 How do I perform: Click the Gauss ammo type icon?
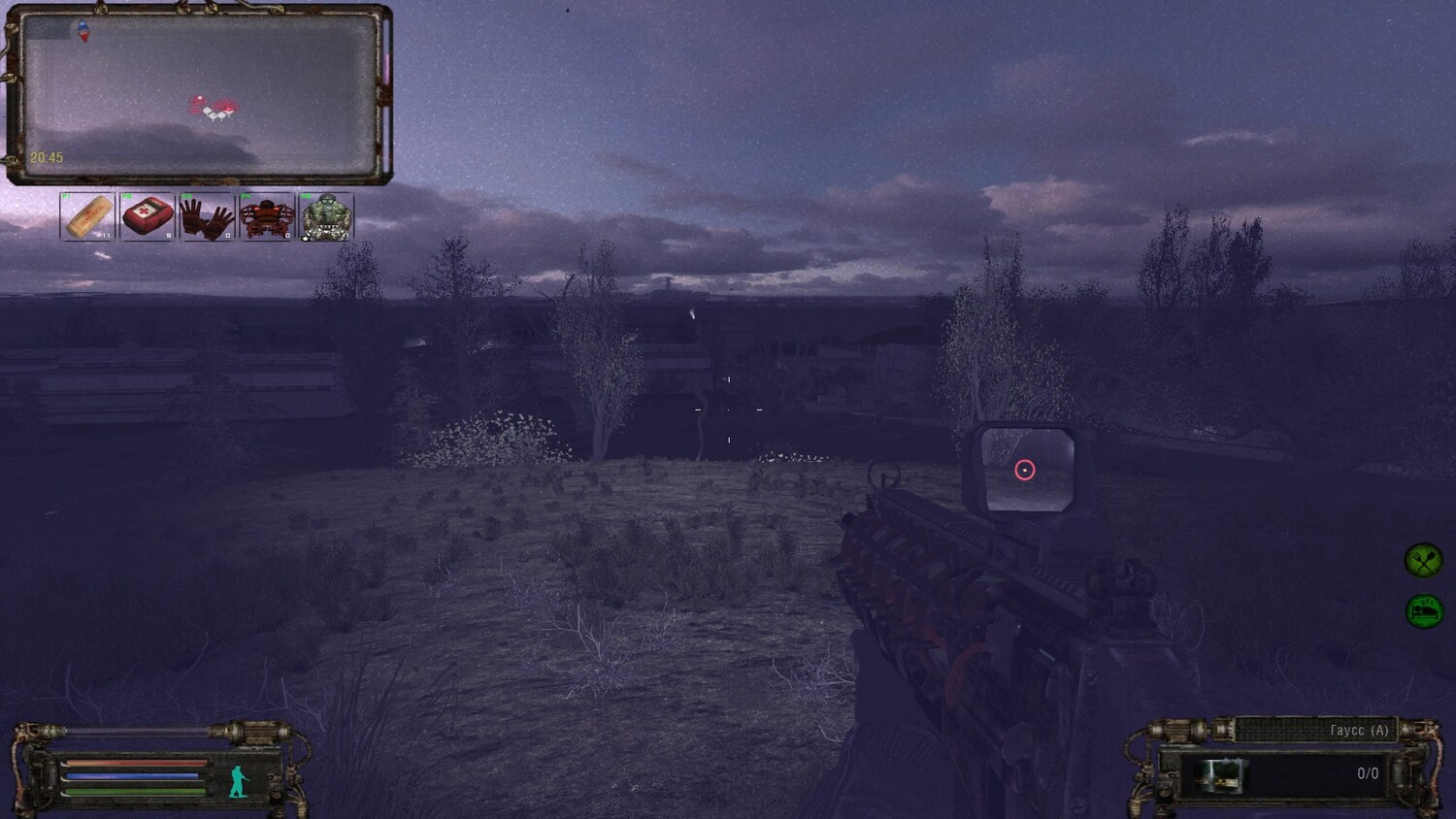click(x=1220, y=775)
